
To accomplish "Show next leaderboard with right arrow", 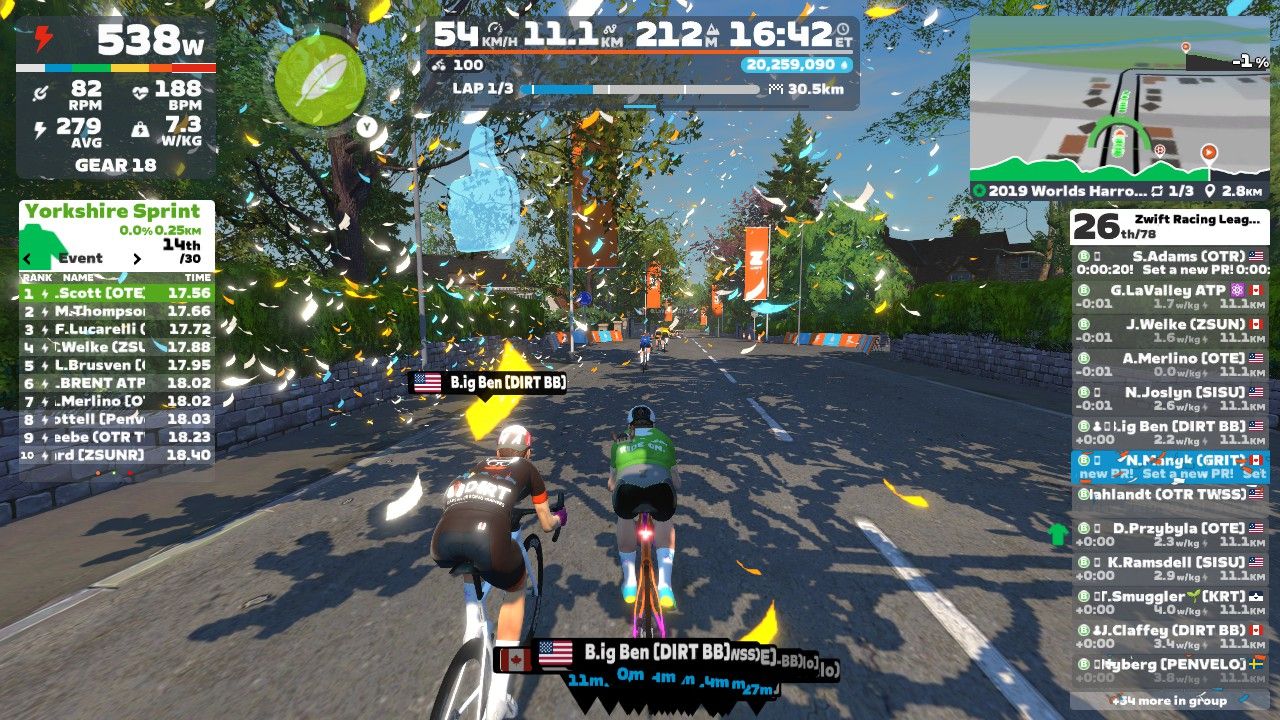I will (137, 258).
